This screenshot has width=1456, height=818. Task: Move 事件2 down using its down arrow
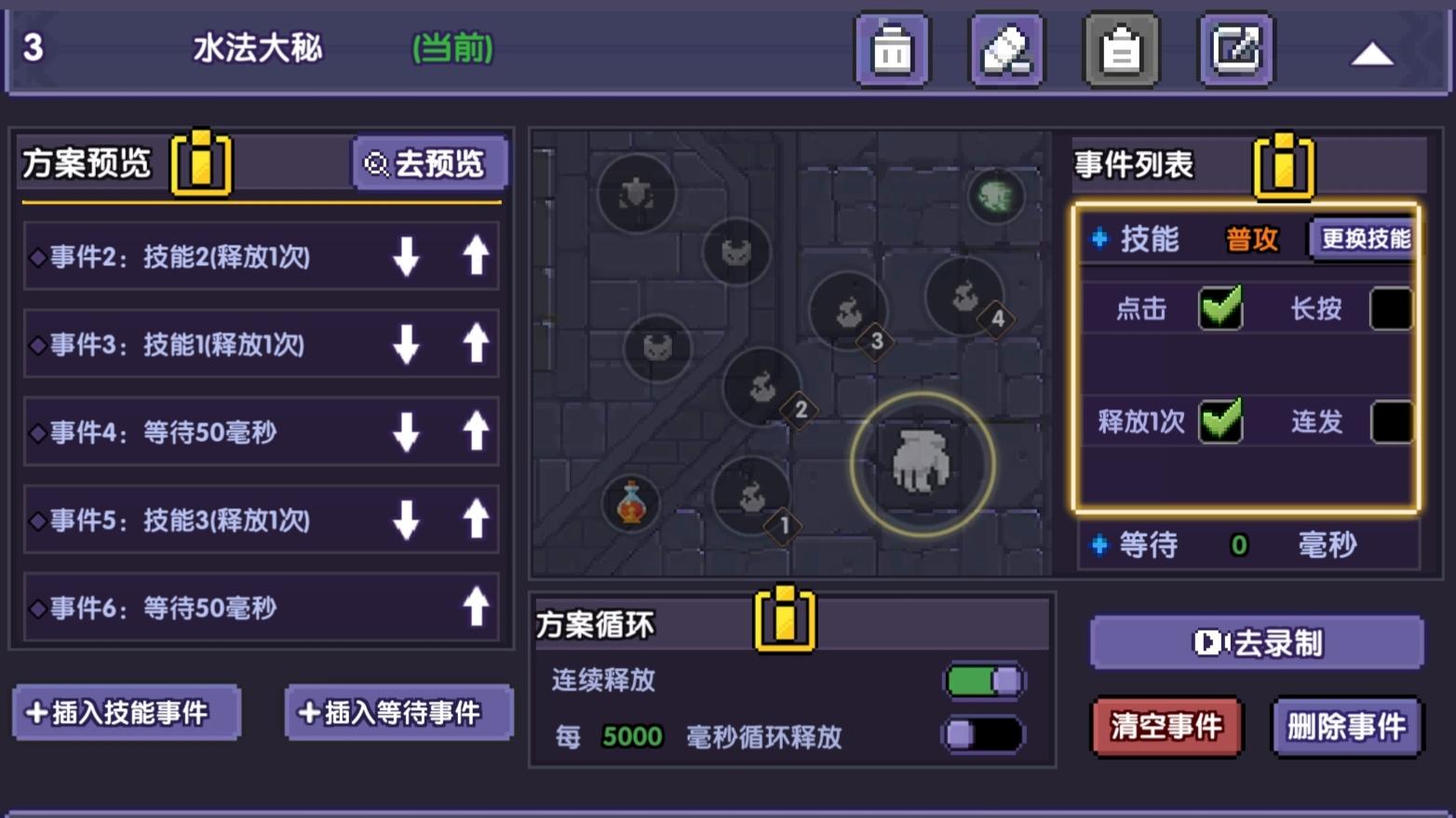407,258
